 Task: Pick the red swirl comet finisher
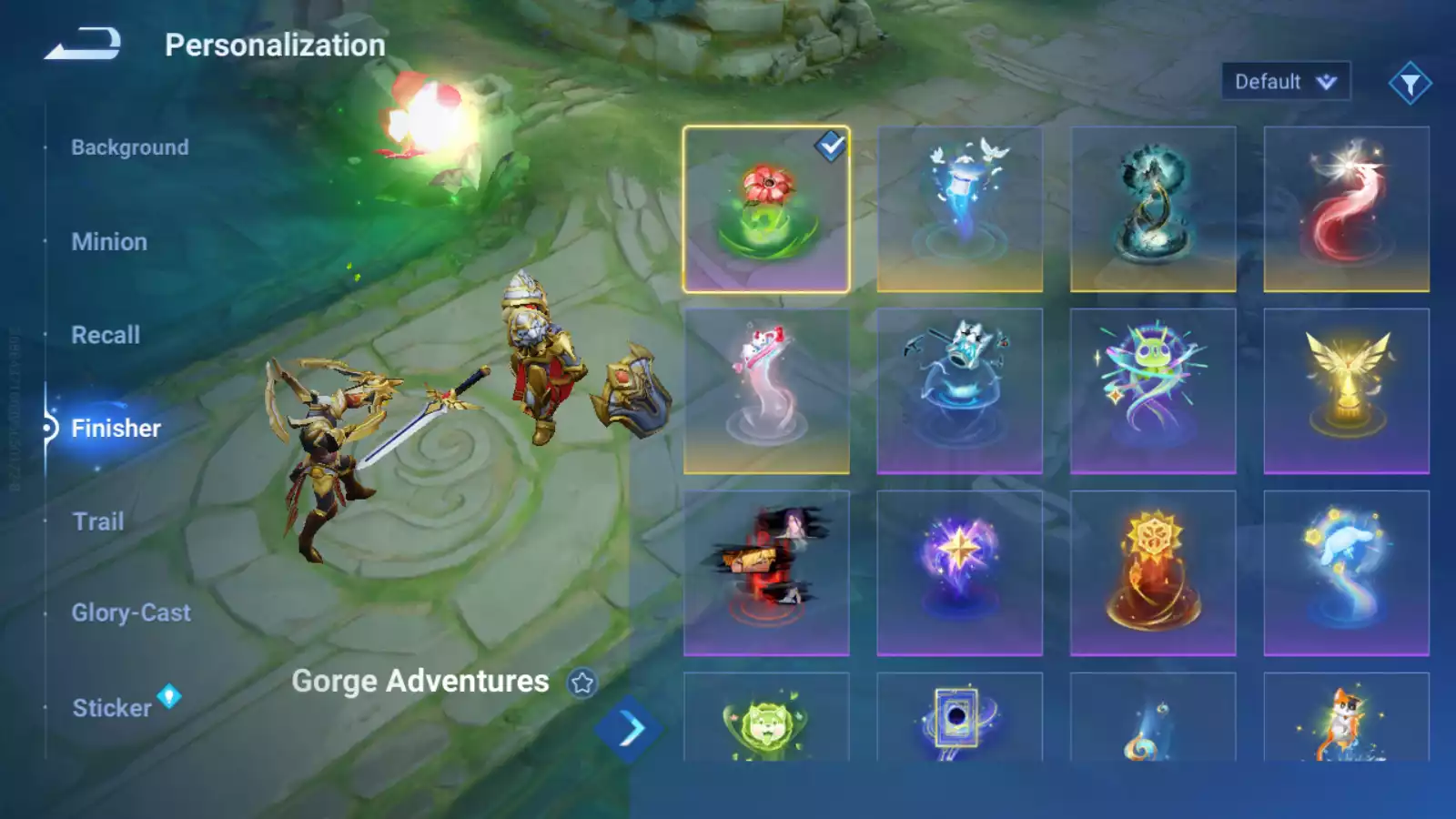(1346, 209)
